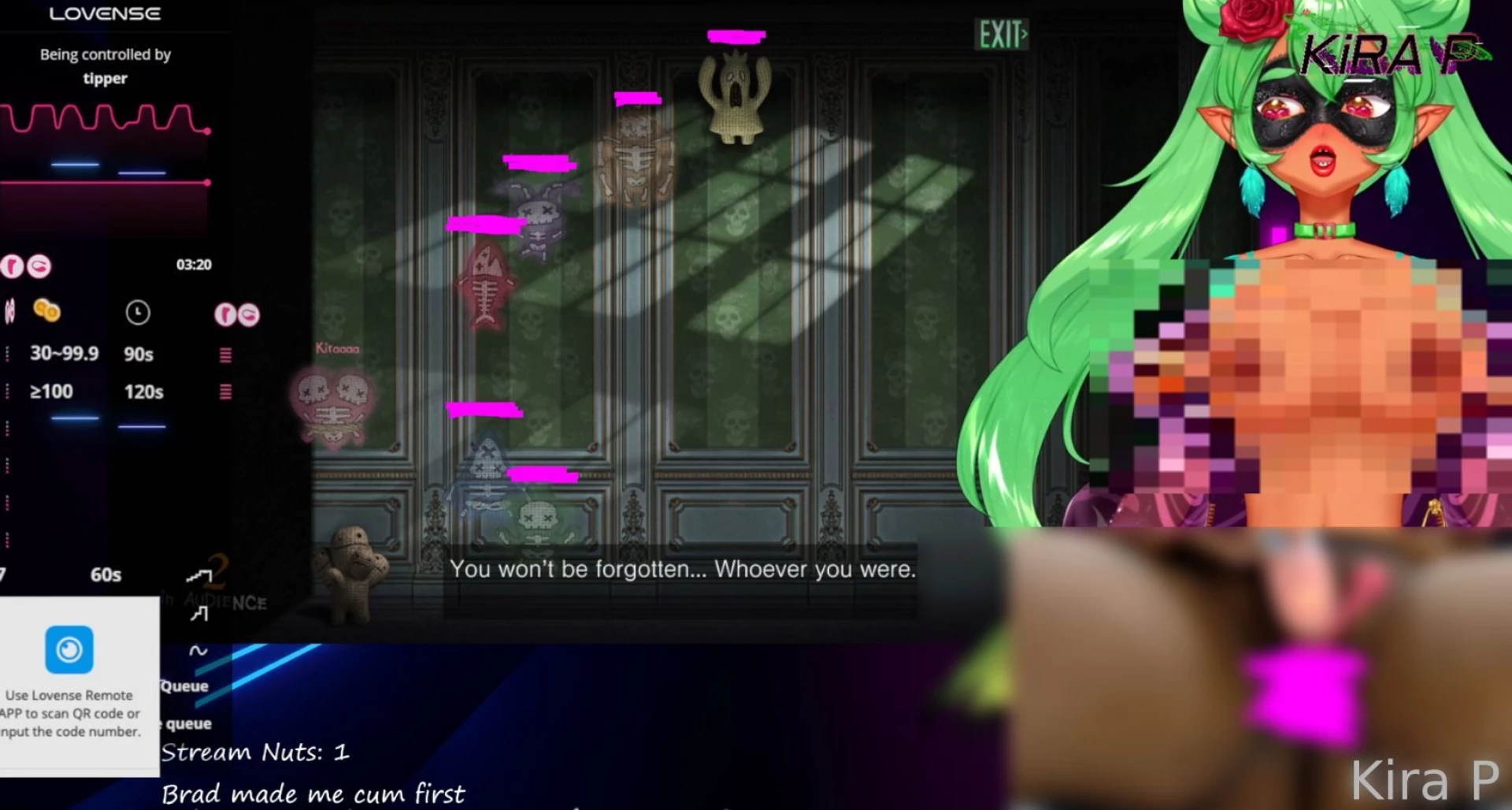Toggle the intensity dots beside ≥100 tier

pos(7,390)
